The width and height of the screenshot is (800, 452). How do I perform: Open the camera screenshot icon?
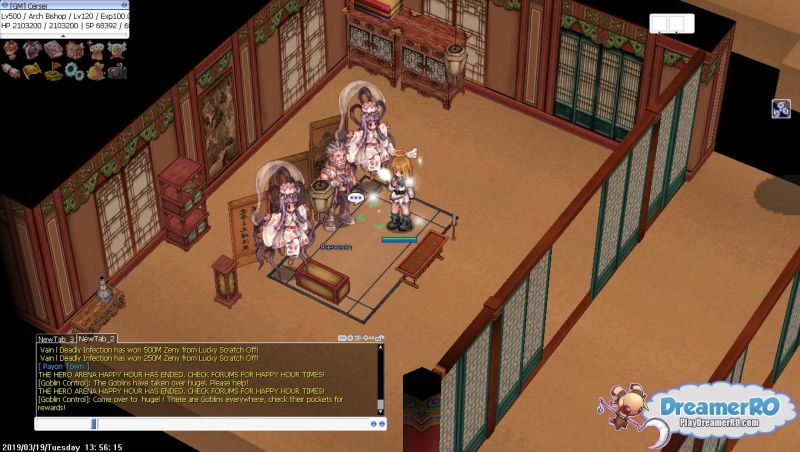(x=116, y=70)
